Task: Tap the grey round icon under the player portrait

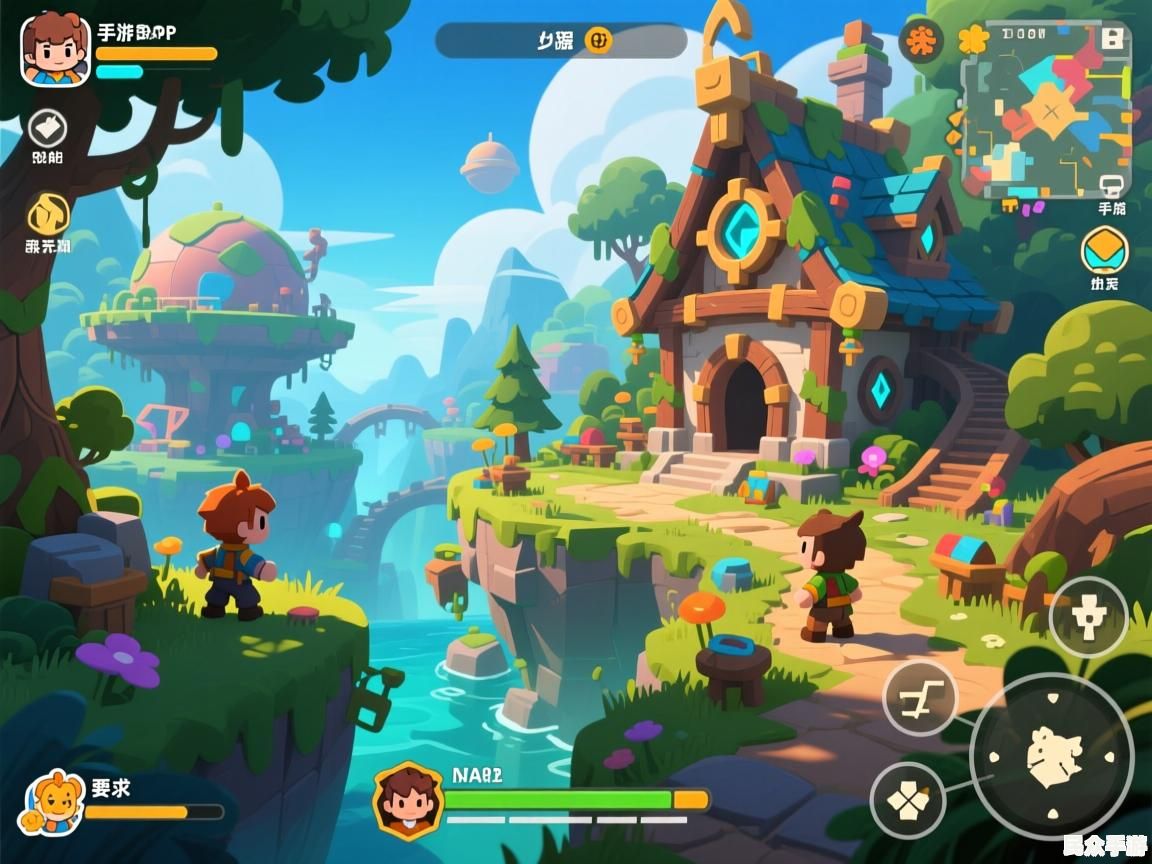Action: click(47, 128)
